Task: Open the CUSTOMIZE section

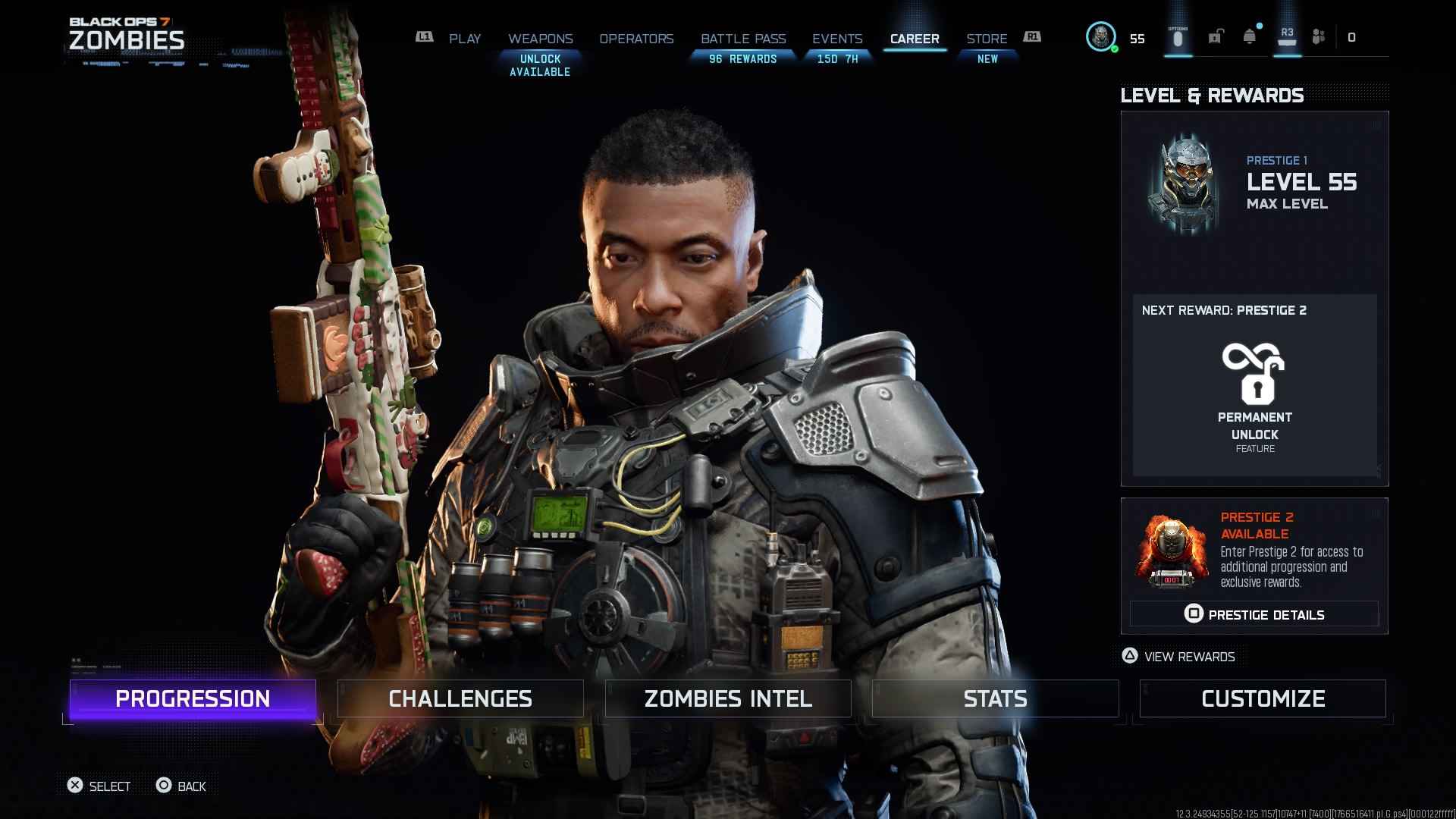Action: tap(1263, 698)
